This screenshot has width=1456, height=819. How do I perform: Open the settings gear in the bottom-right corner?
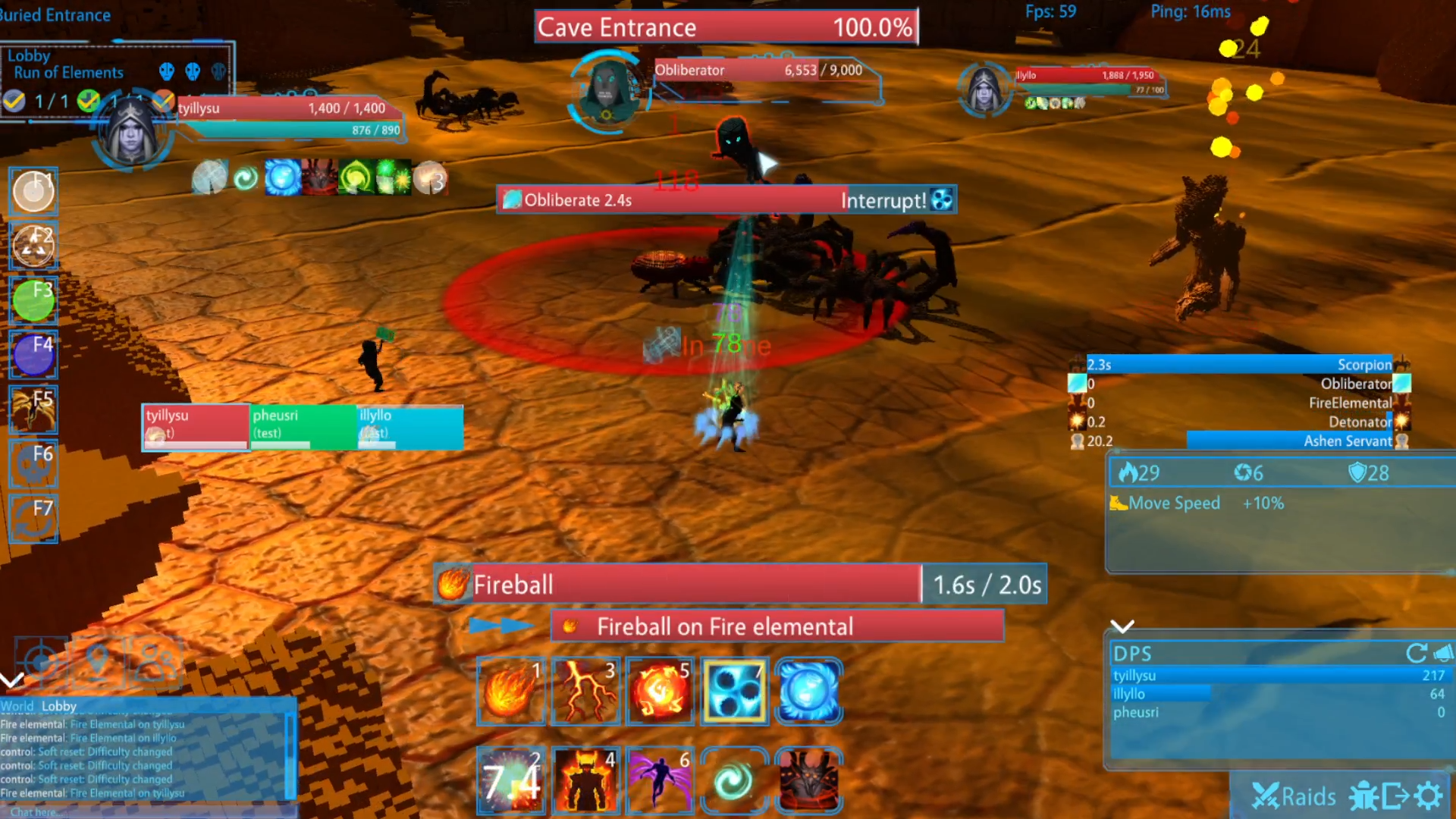click(x=1429, y=796)
